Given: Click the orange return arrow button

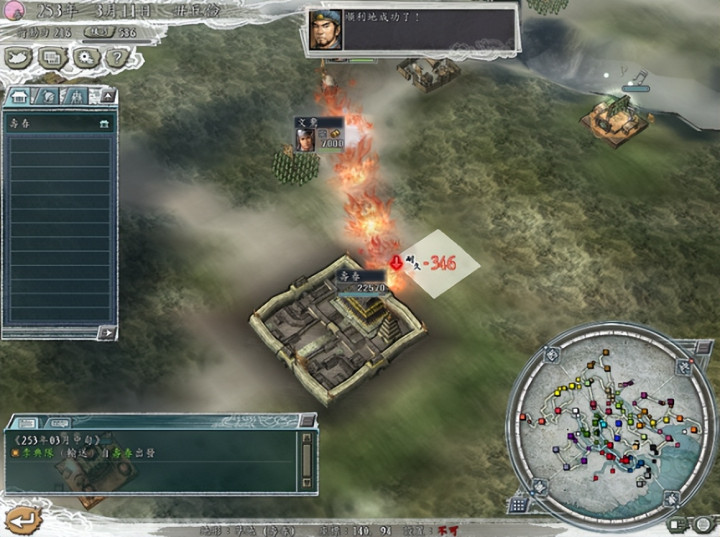Looking at the screenshot, I should 22,518.
